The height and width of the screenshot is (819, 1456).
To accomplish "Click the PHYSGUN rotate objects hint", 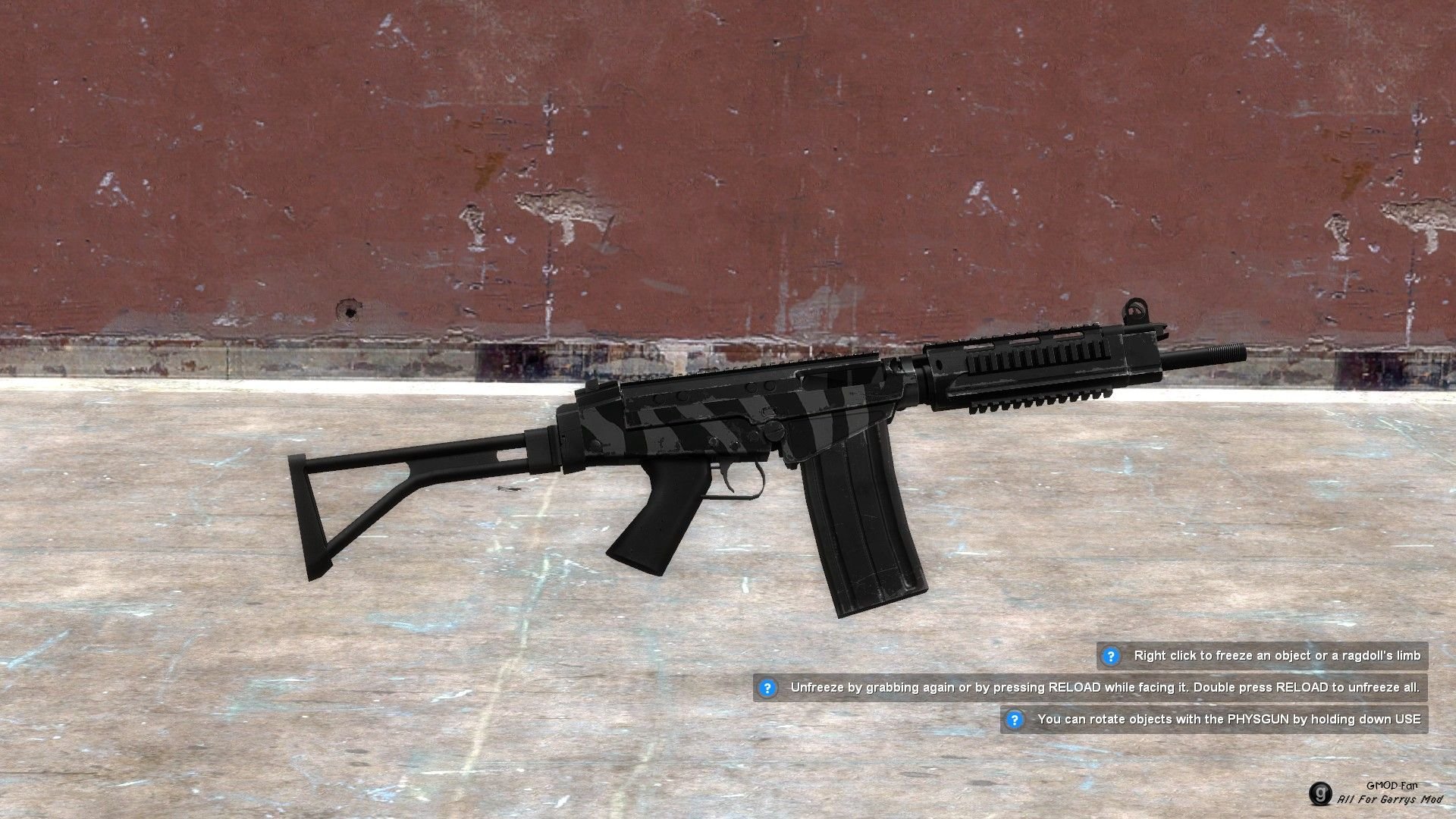I will click(x=1214, y=720).
